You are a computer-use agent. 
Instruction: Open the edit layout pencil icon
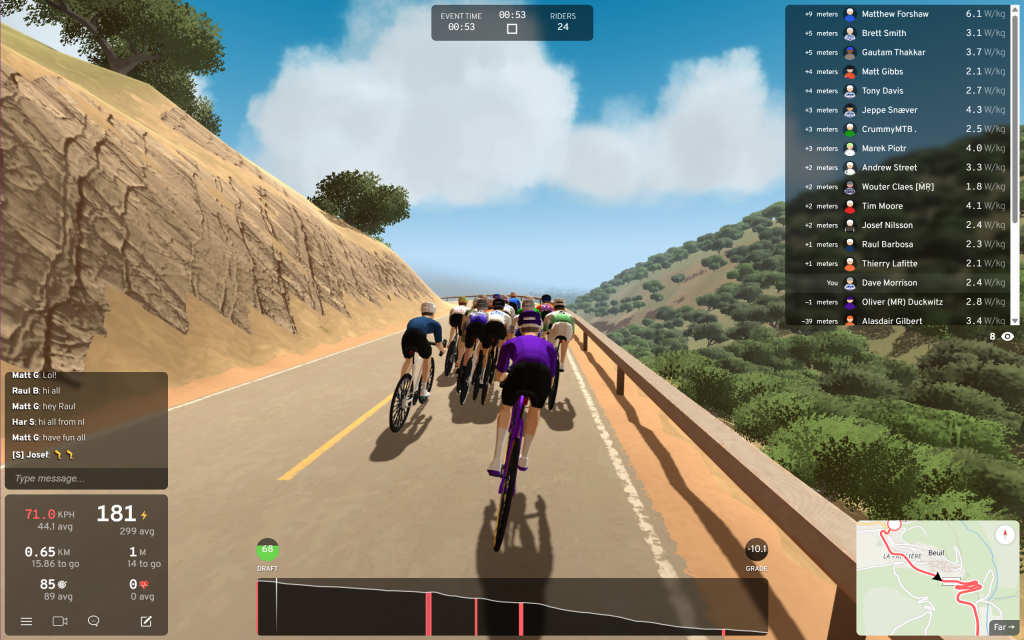pyautogui.click(x=146, y=621)
